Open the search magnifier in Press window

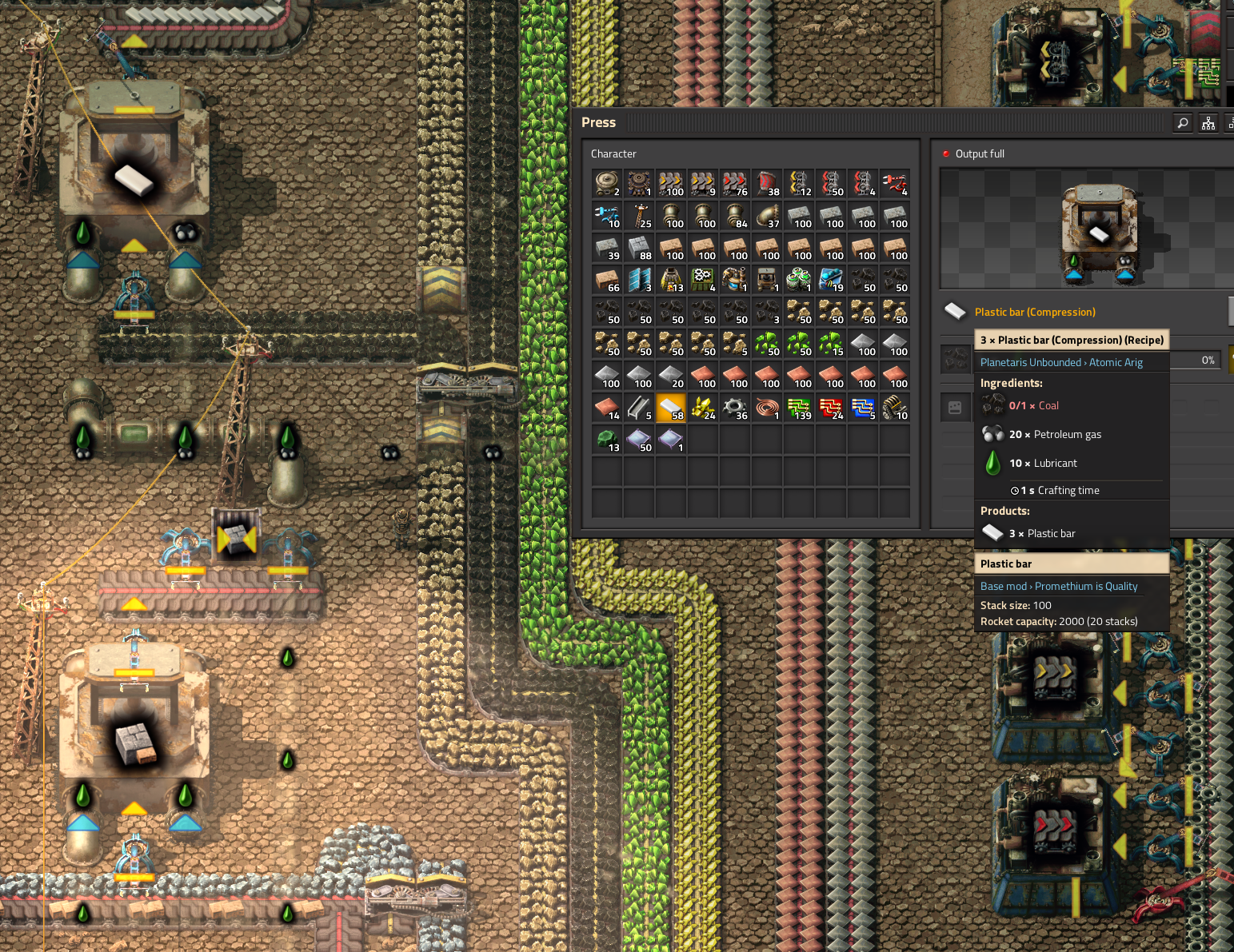coord(1183,123)
